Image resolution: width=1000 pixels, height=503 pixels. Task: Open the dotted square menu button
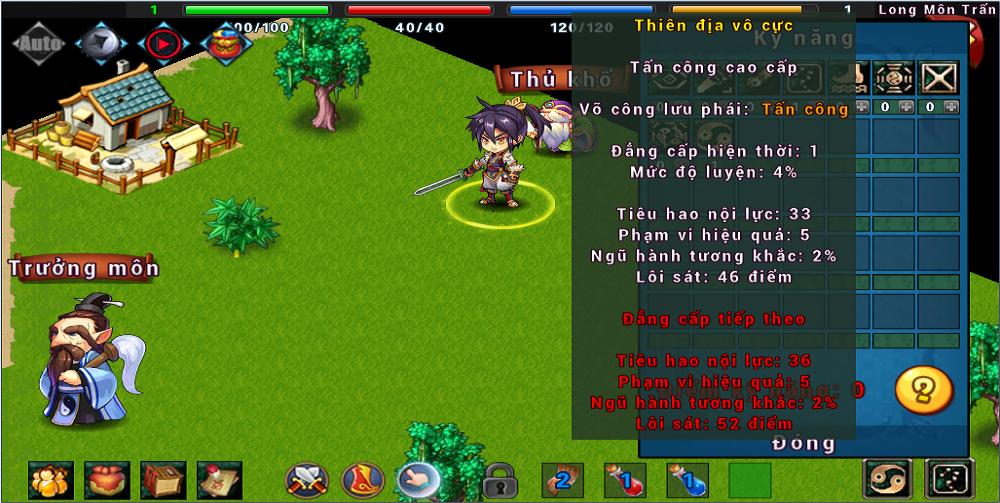(x=948, y=480)
